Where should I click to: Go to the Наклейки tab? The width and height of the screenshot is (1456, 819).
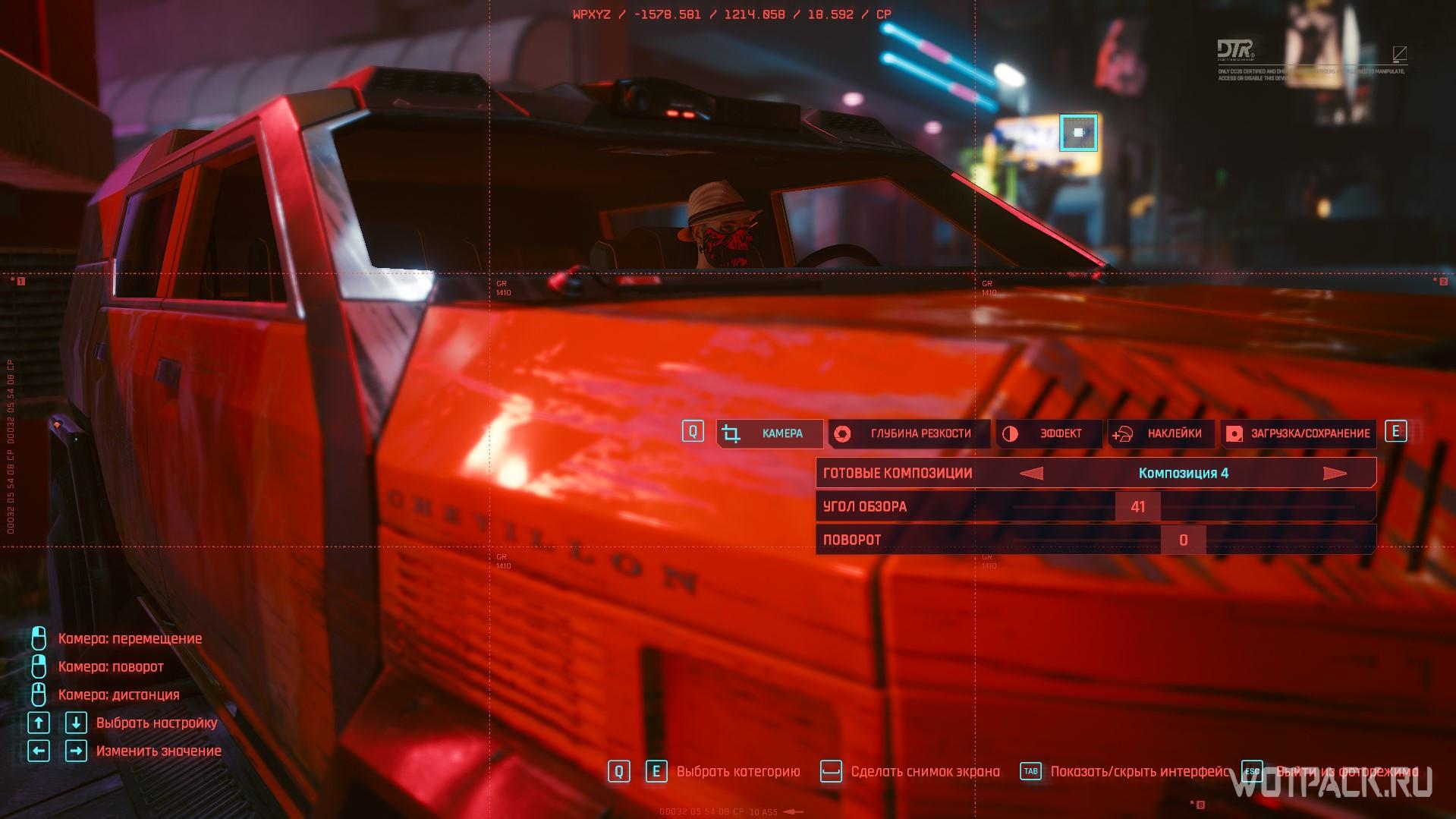(1161, 433)
